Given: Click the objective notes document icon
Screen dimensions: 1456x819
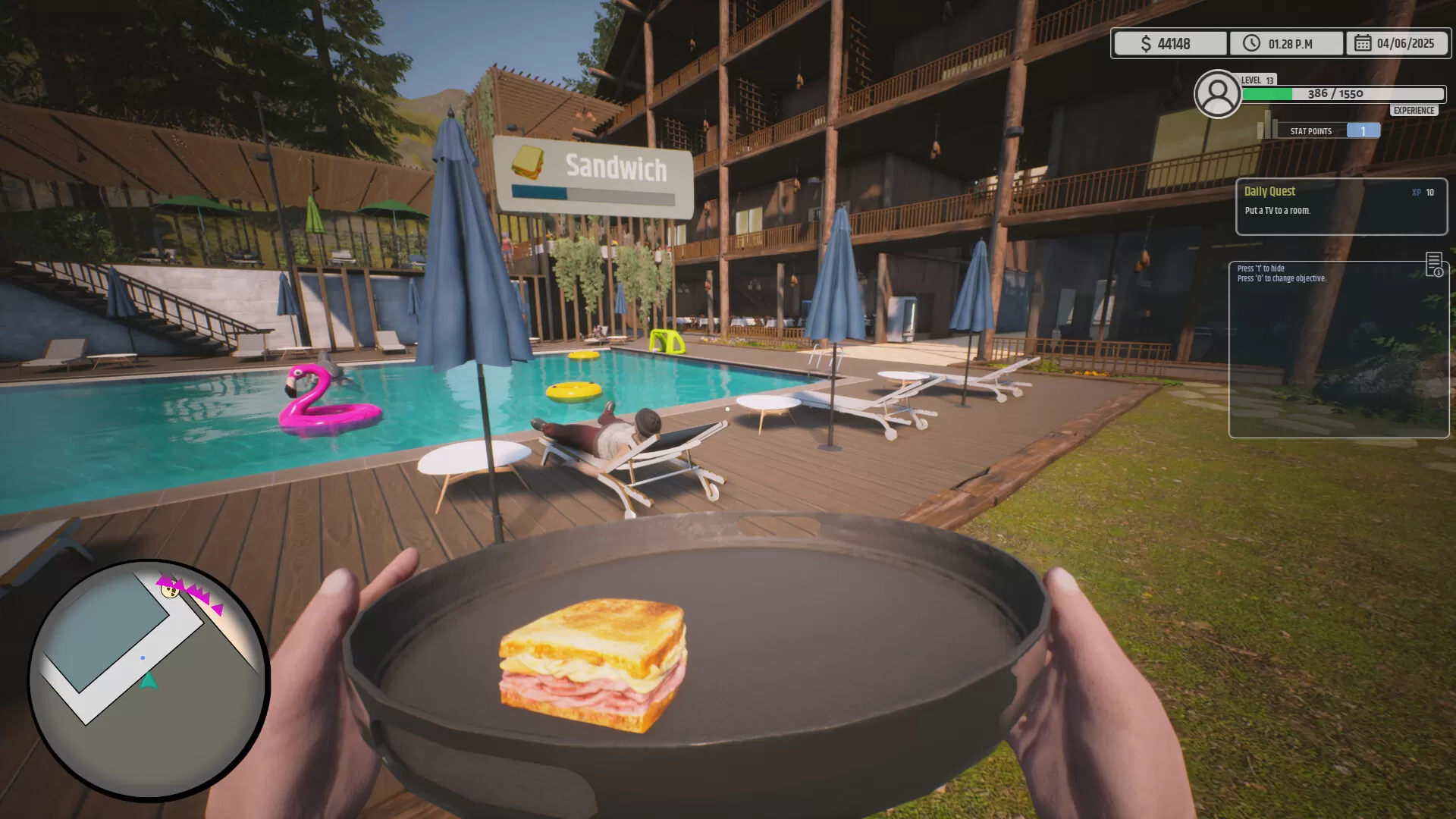Looking at the screenshot, I should coord(1436,264).
